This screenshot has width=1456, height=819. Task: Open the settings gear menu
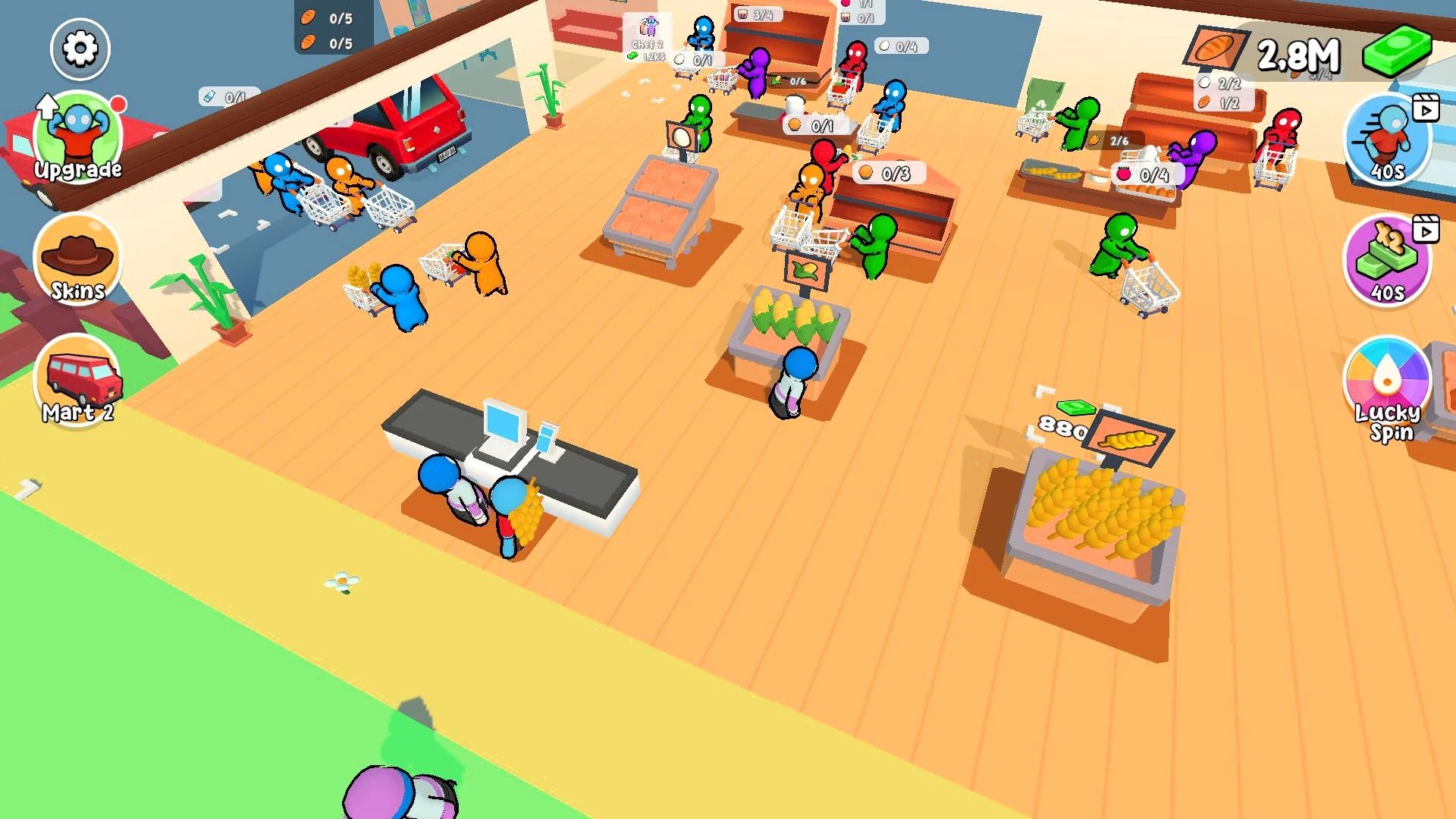[x=80, y=49]
